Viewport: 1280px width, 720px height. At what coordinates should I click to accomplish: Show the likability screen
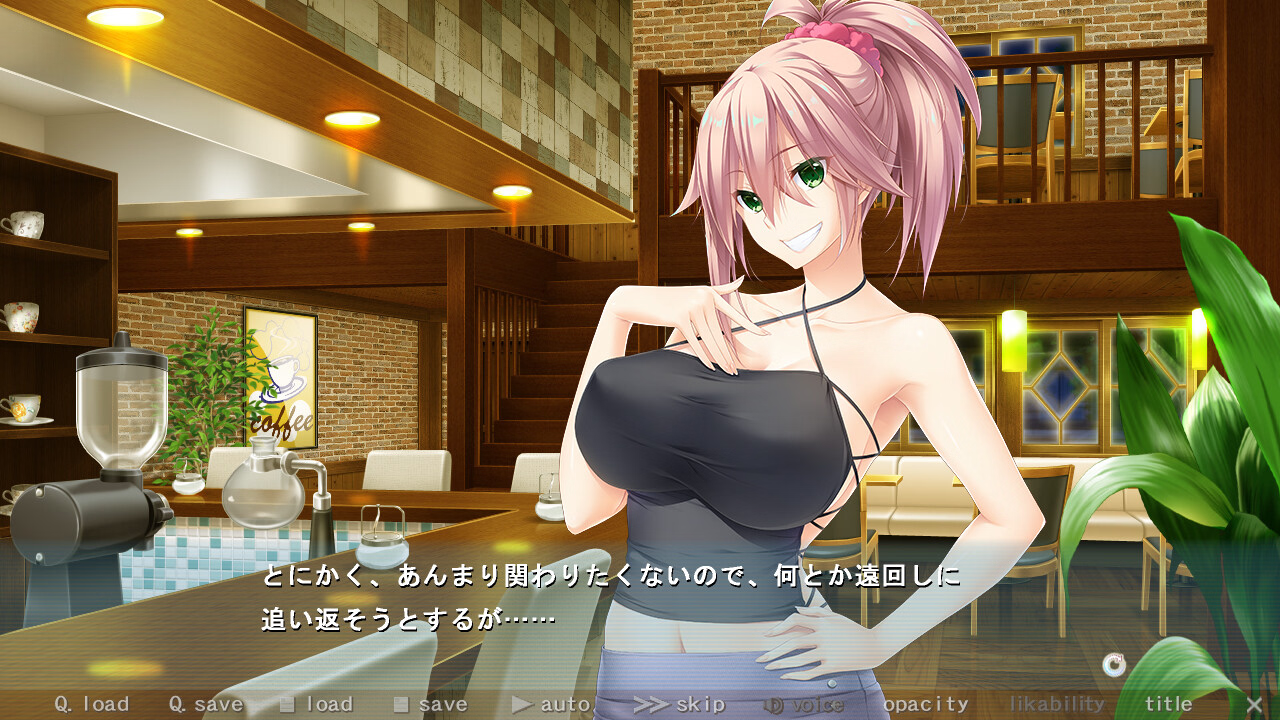tap(1057, 704)
